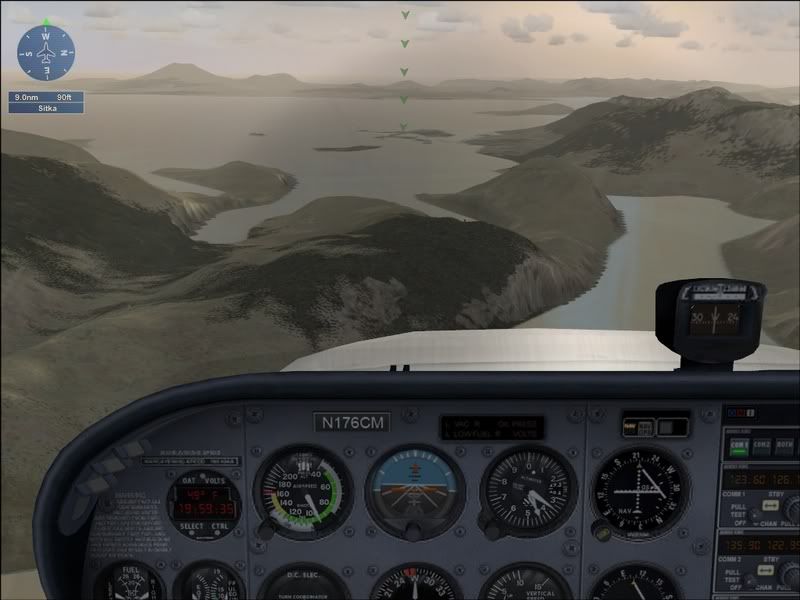800x600 pixels.
Task: Click the attitude indicator gauge
Action: (414, 491)
